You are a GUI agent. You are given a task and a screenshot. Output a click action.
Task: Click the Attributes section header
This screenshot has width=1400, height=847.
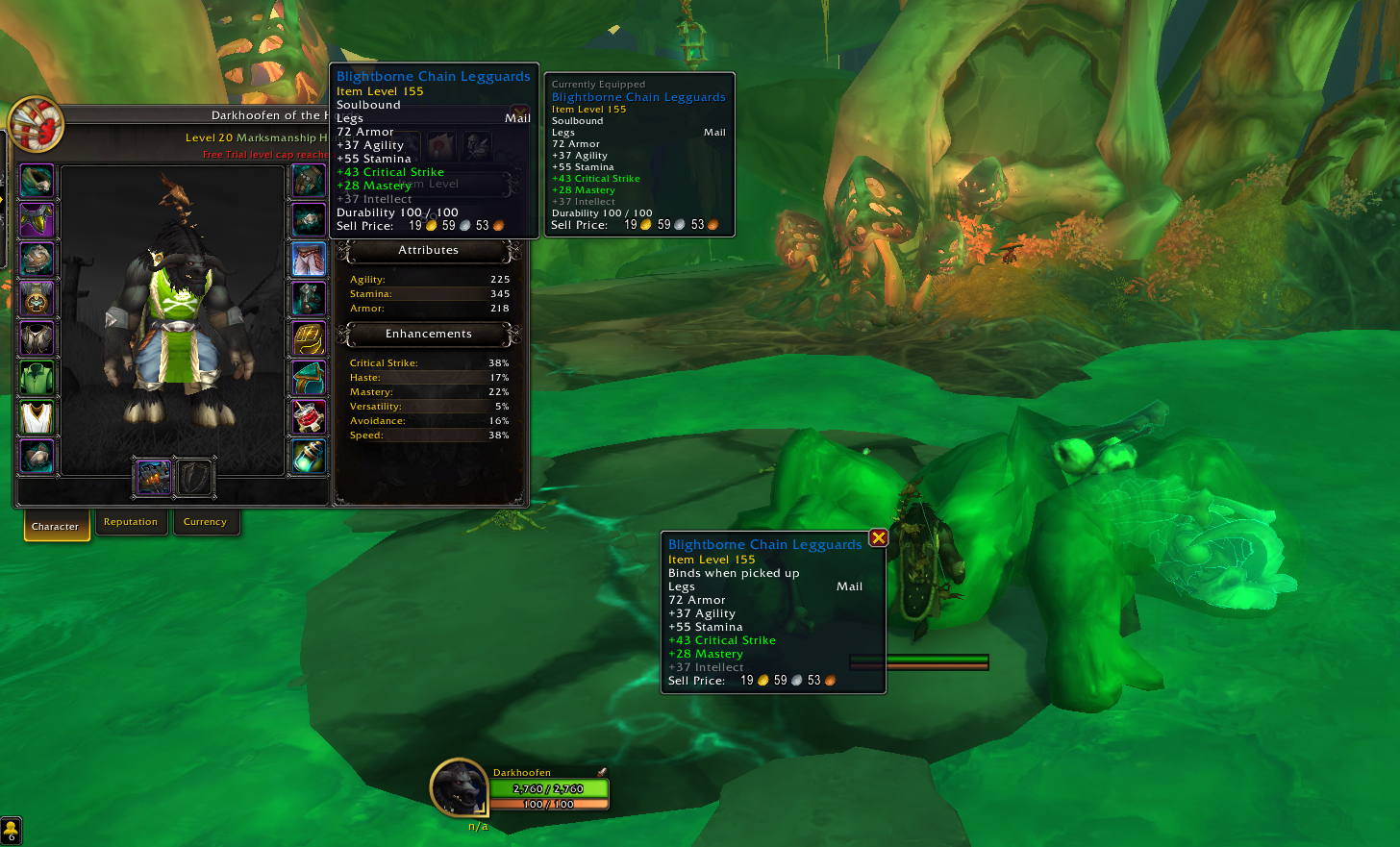[429, 250]
